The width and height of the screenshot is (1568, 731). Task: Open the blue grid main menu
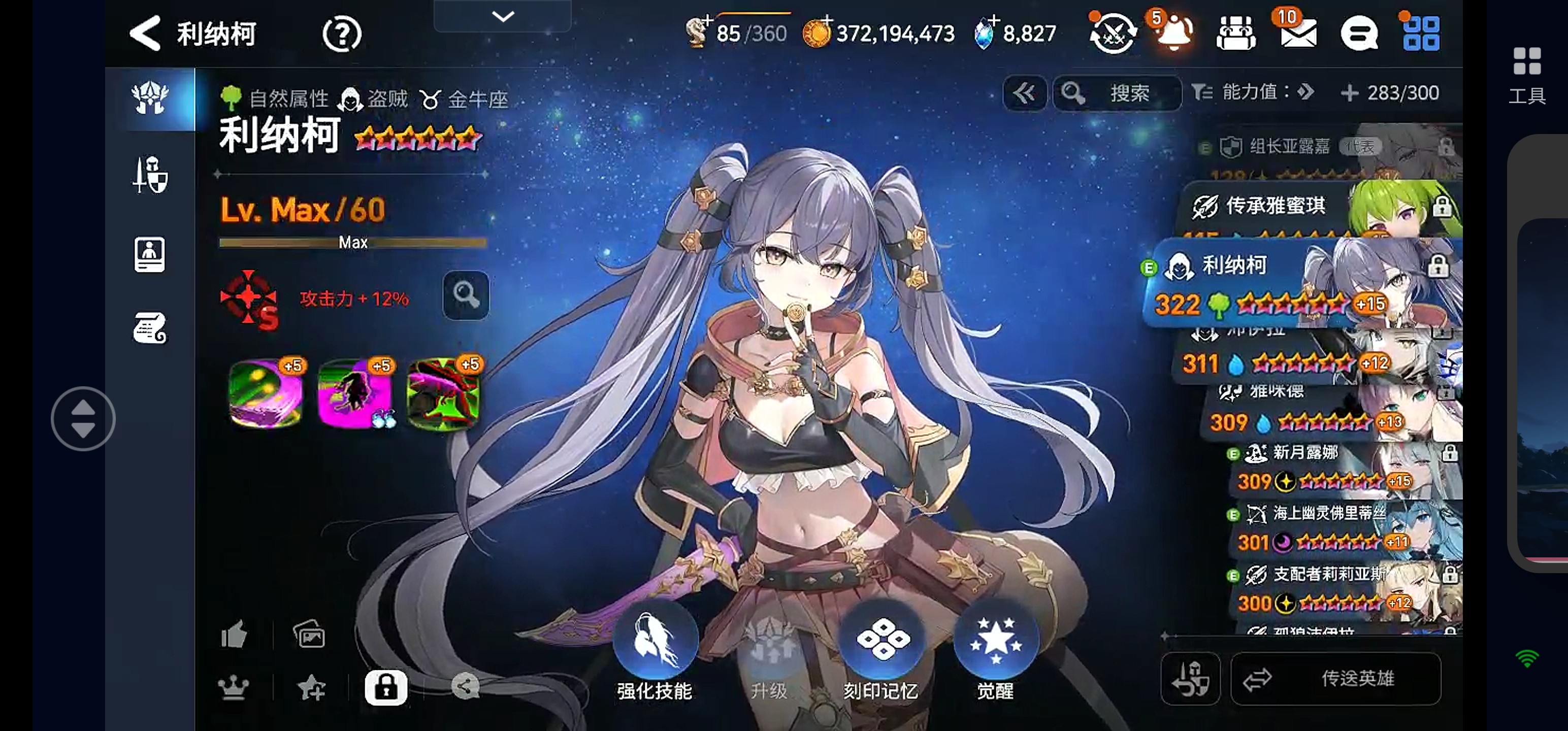coord(1421,34)
